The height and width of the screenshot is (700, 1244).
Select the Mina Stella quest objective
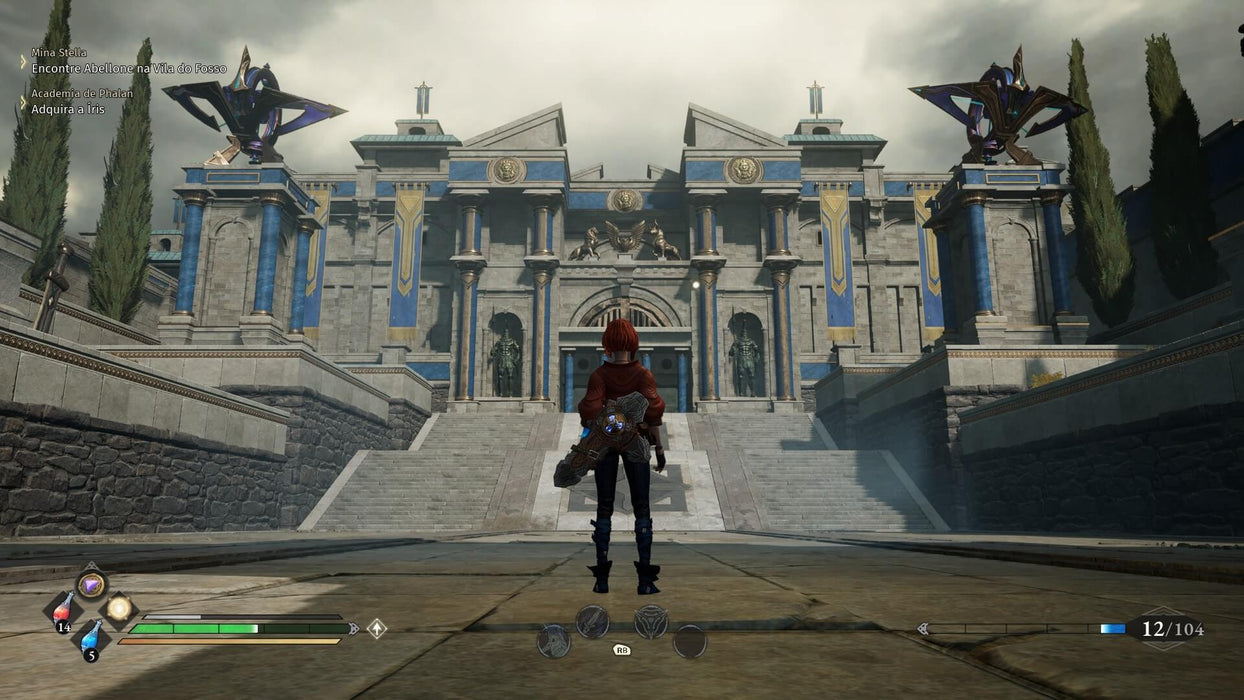tap(128, 68)
